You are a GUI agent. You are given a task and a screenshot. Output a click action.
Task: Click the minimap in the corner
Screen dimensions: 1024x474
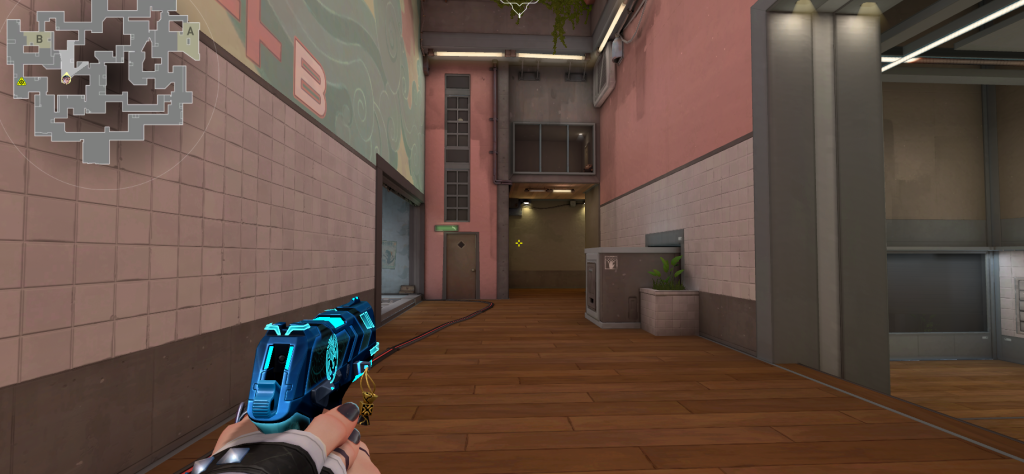[100, 80]
